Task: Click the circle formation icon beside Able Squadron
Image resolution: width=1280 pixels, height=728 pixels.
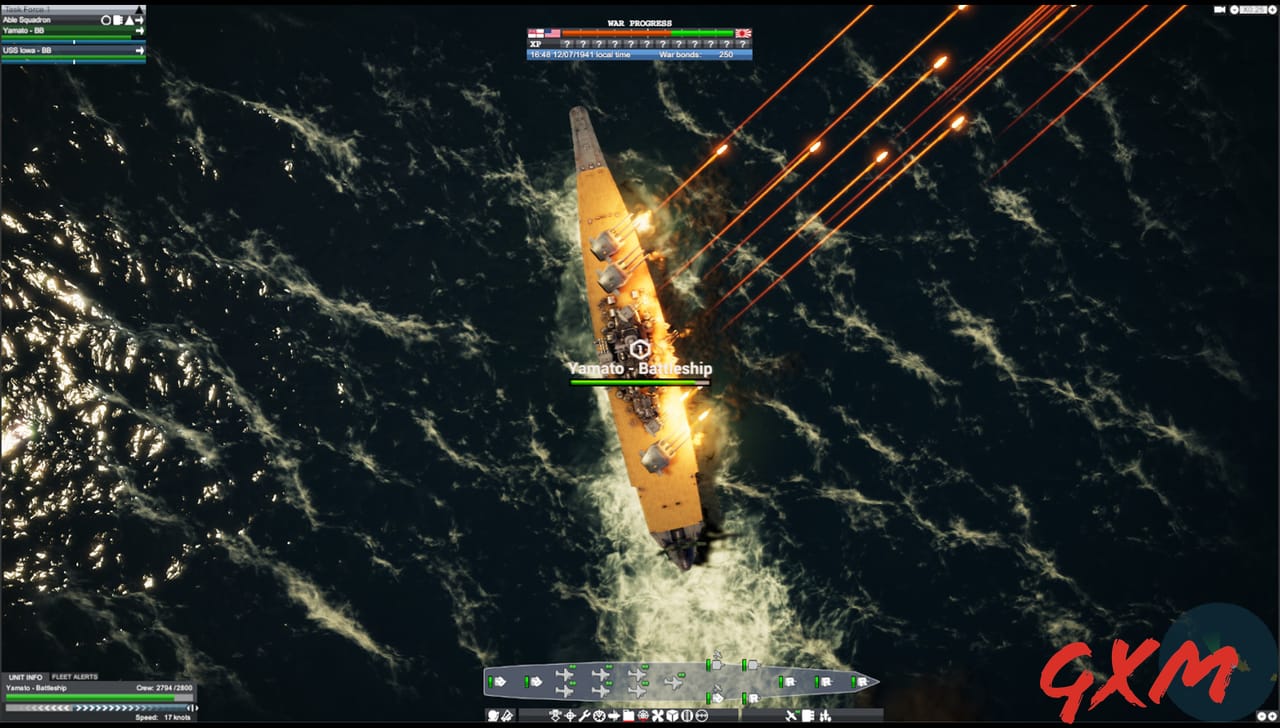Action: (105, 20)
